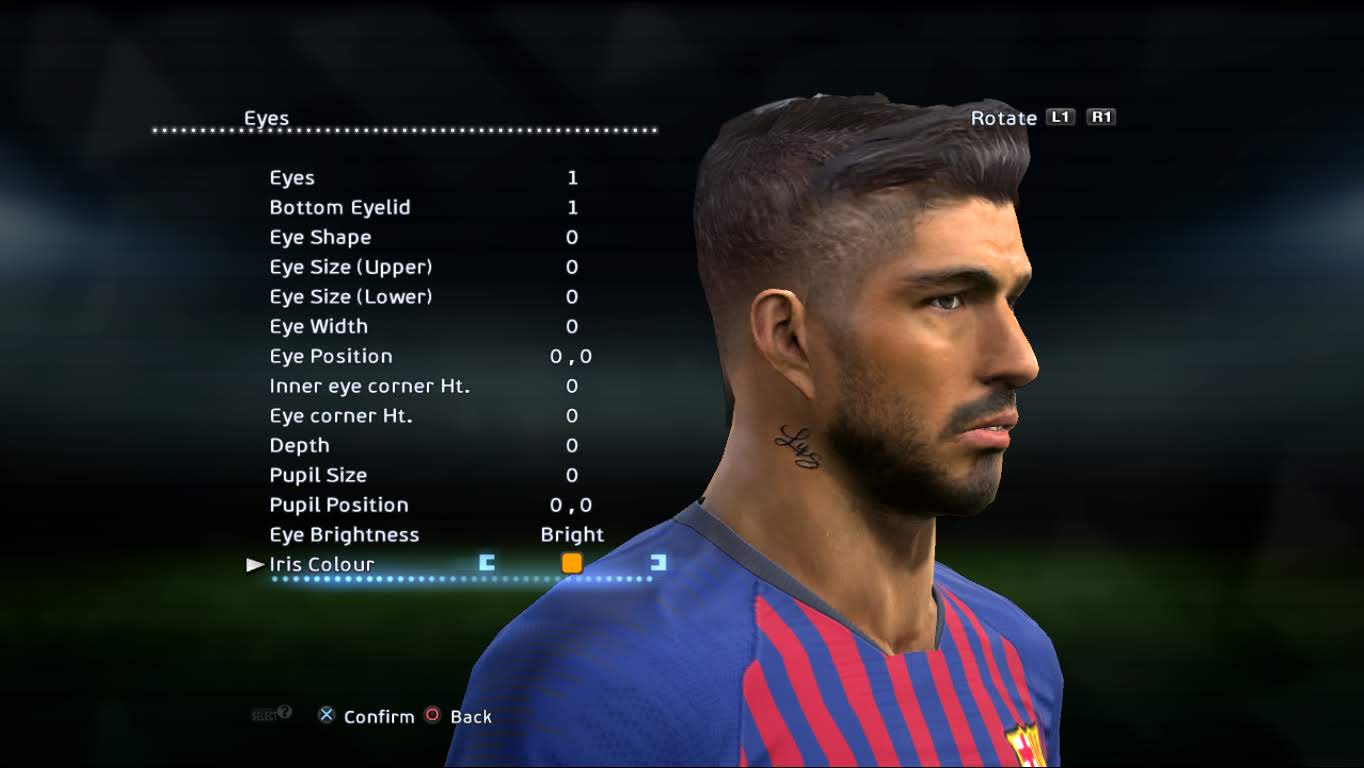Click the X Confirm controller icon
The image size is (1364, 768).
[325, 715]
